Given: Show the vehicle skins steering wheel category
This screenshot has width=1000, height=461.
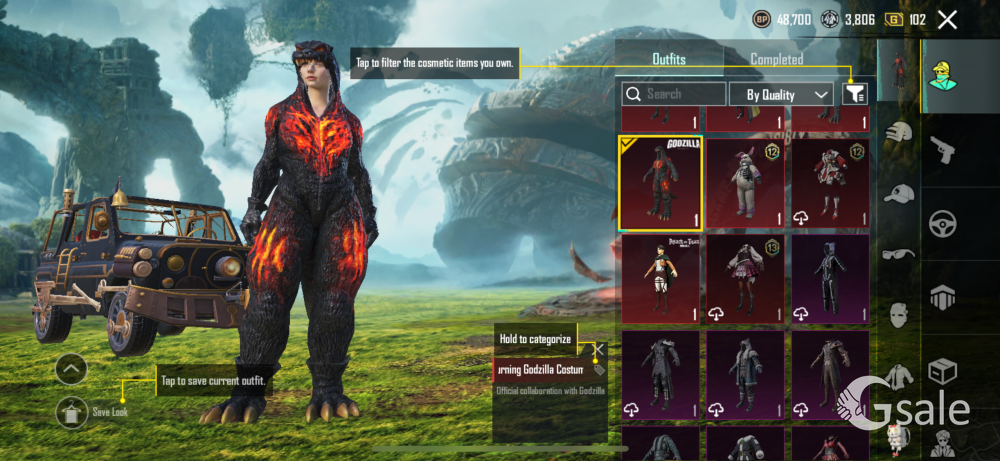Looking at the screenshot, I should [942, 223].
